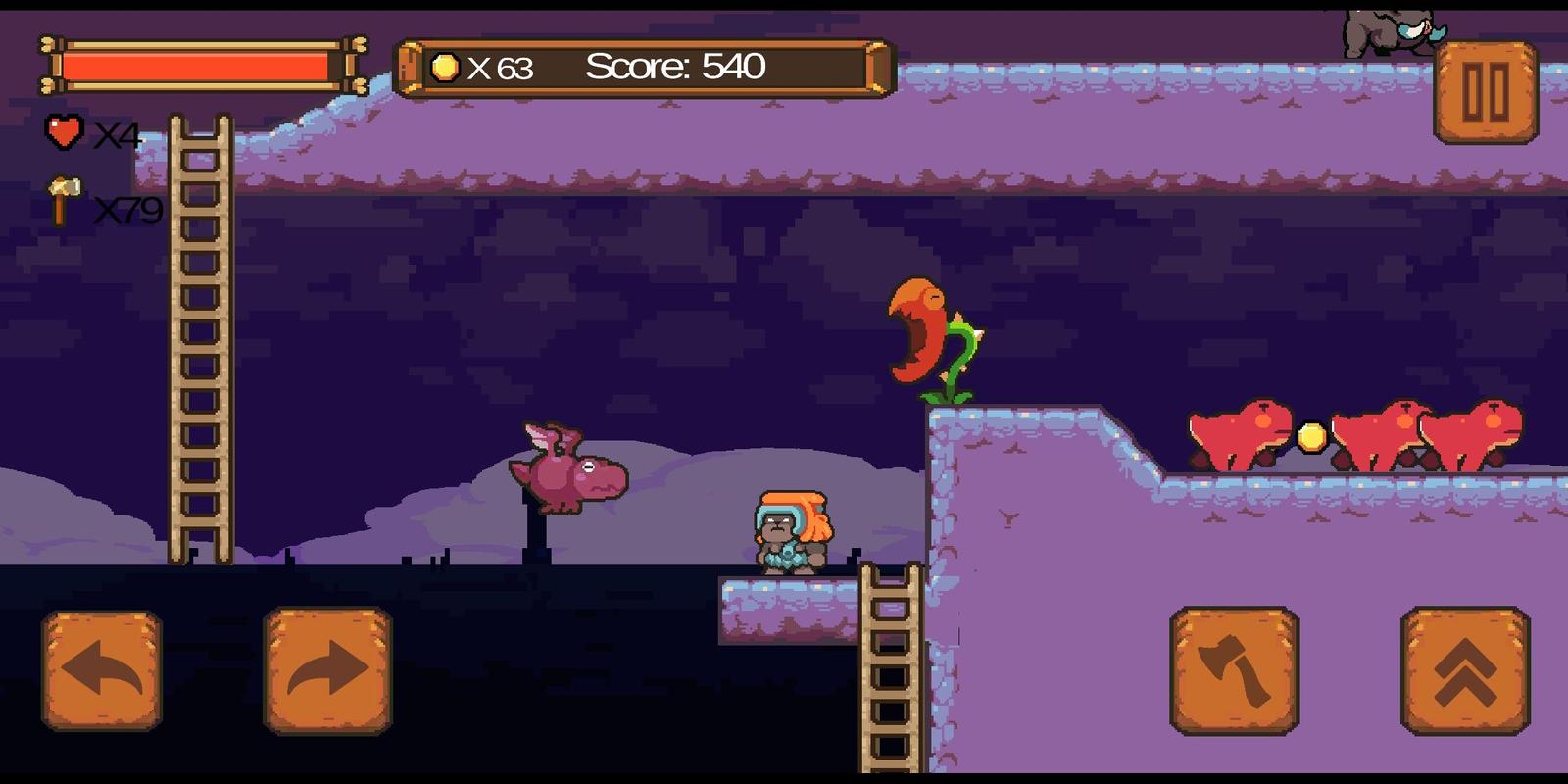The image size is (1568, 784).
Task: Tap the move left arrow button
Action: pos(102,670)
